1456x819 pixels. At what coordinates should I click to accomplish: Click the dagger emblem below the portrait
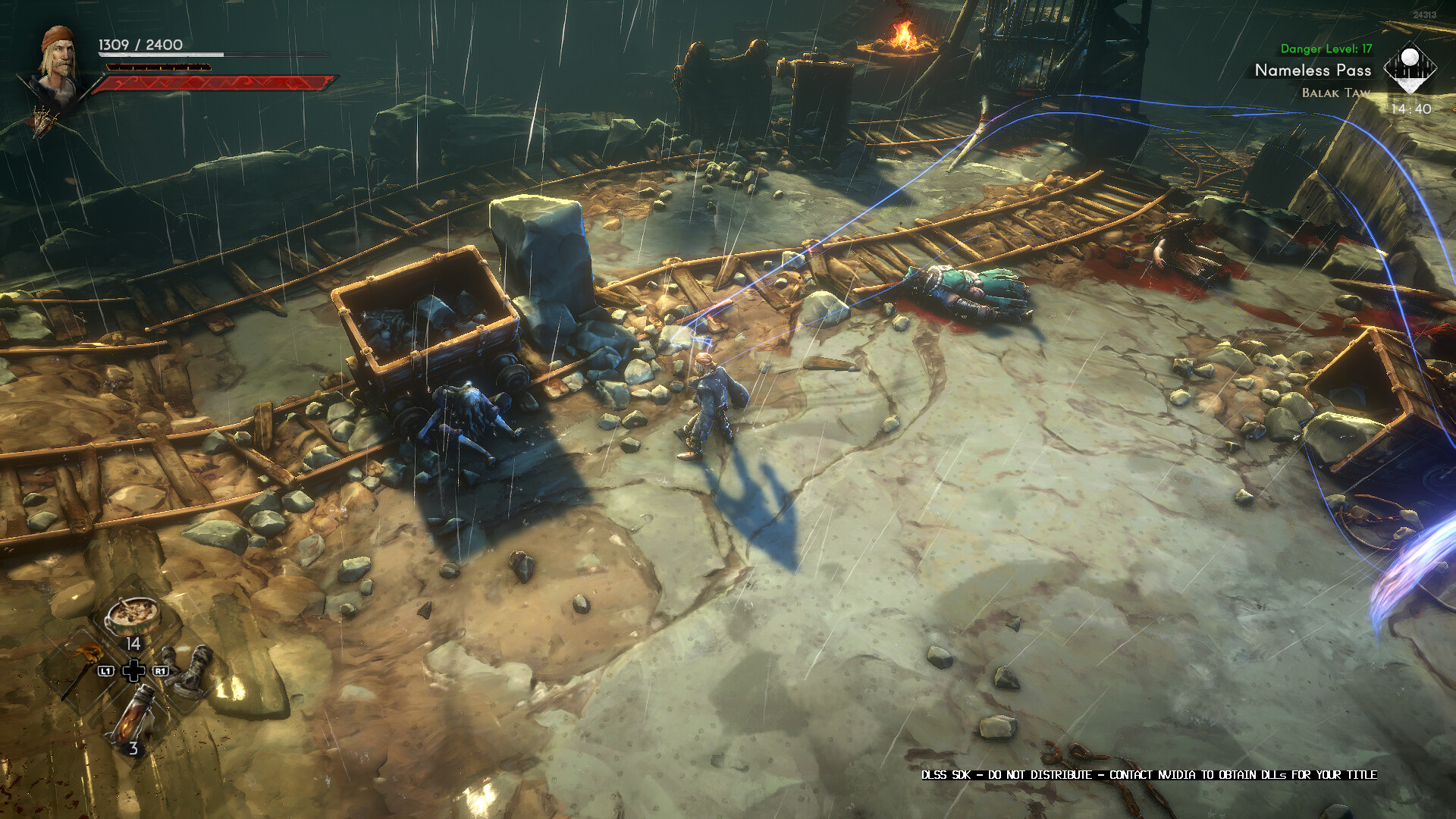click(x=43, y=119)
